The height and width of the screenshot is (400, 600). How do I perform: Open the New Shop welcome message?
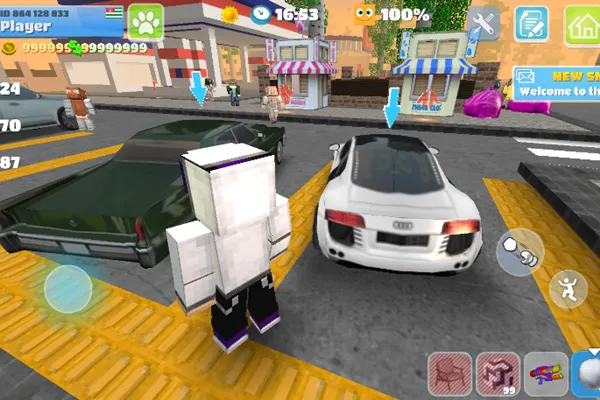pyautogui.click(x=557, y=82)
